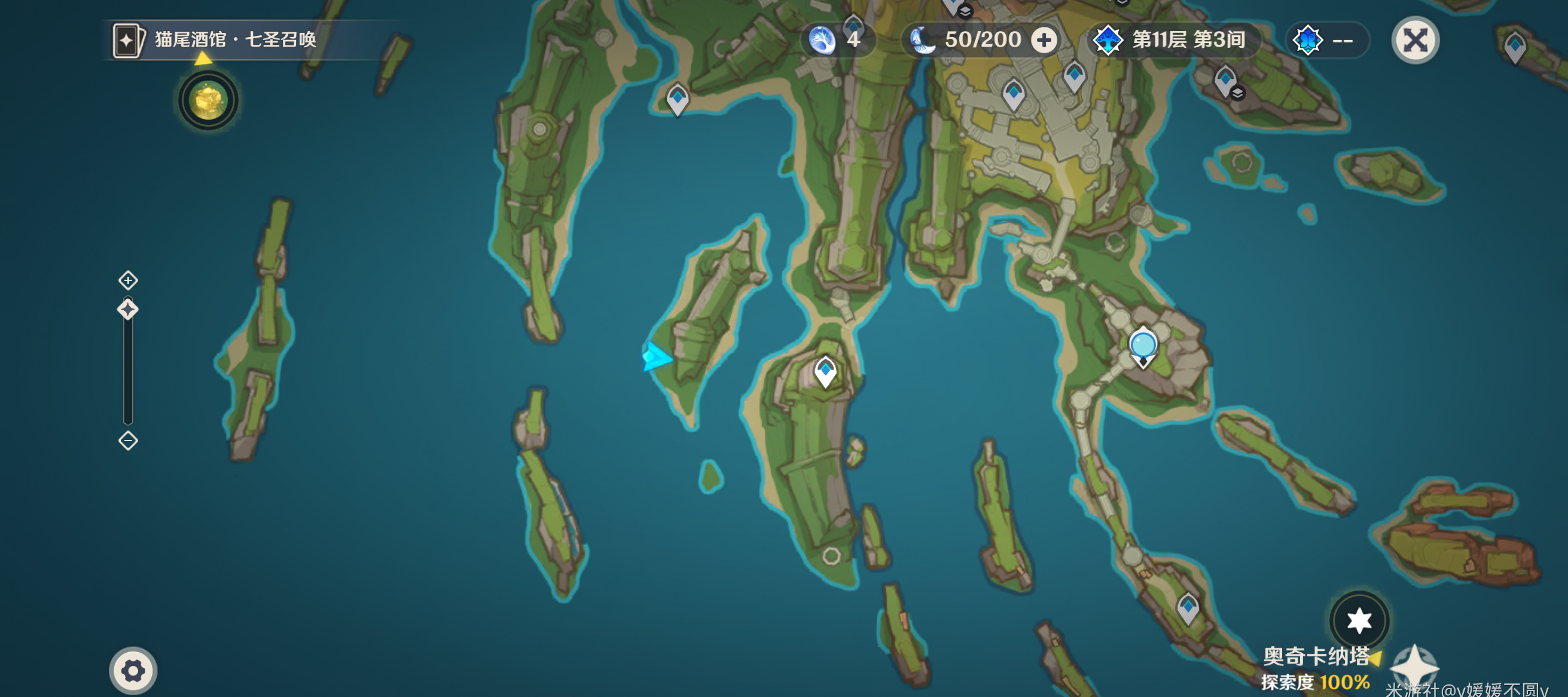
Task: Select the blue crystal icon showing "--"
Action: pos(1326,41)
